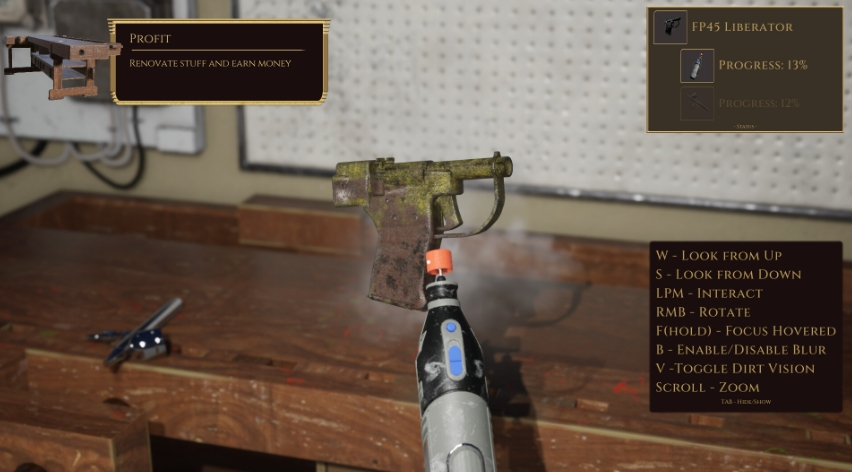Select the dimmed airbrush tool icon
852x472 pixels.
pos(697,103)
